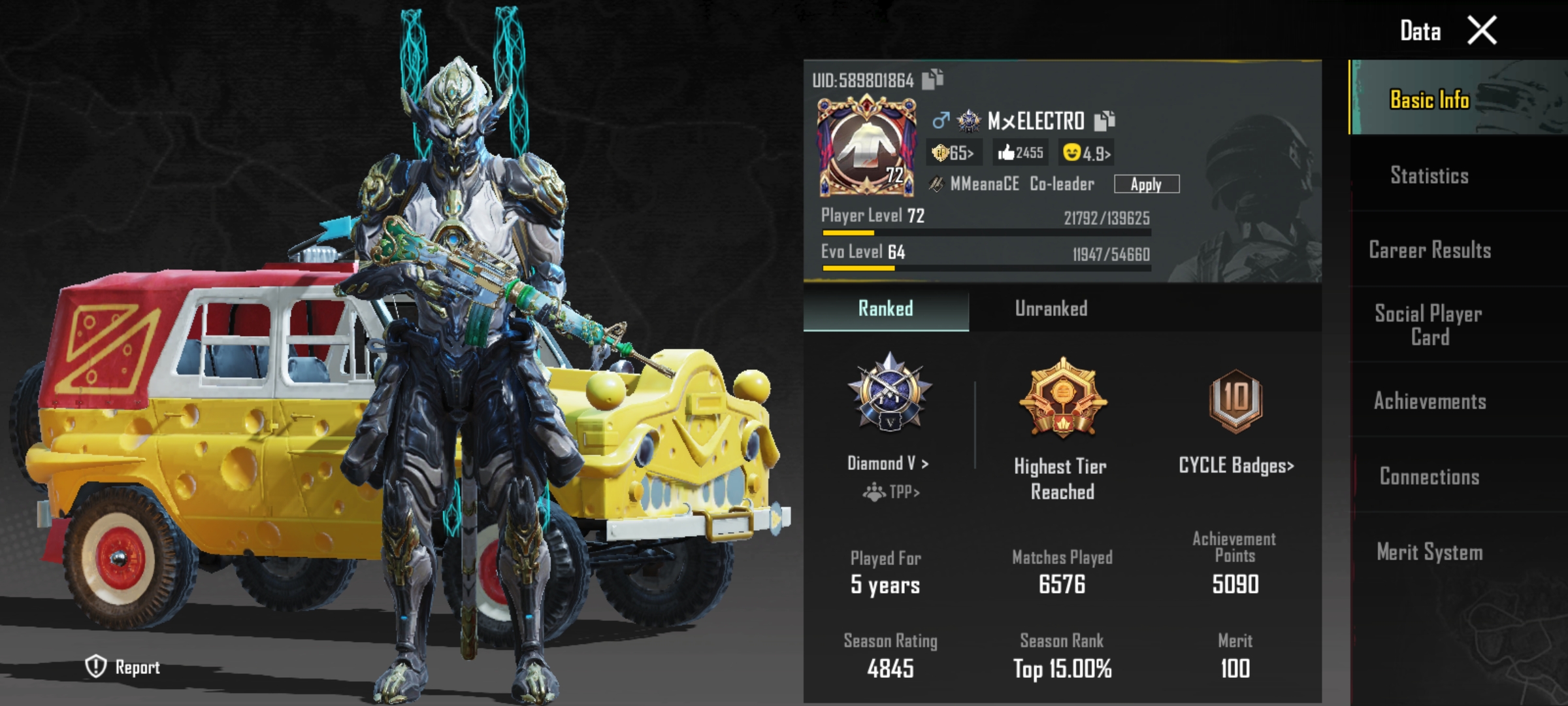1568x706 pixels.
Task: Copy the UID number
Action: [x=932, y=79]
